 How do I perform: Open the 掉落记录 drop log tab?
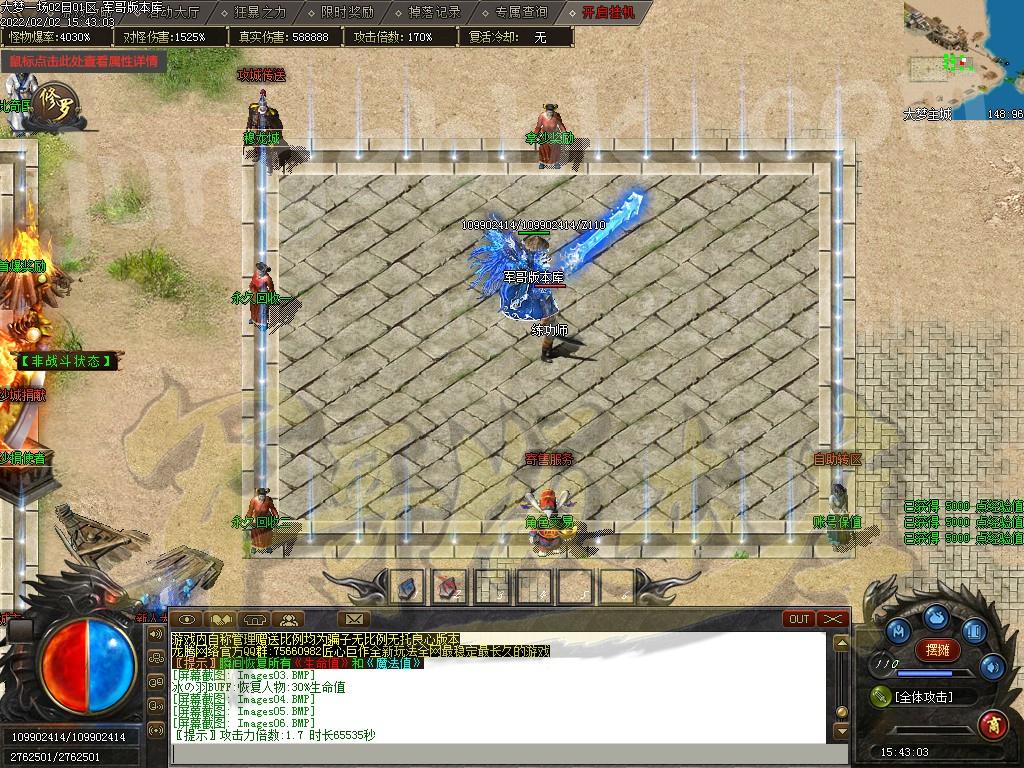[434, 13]
